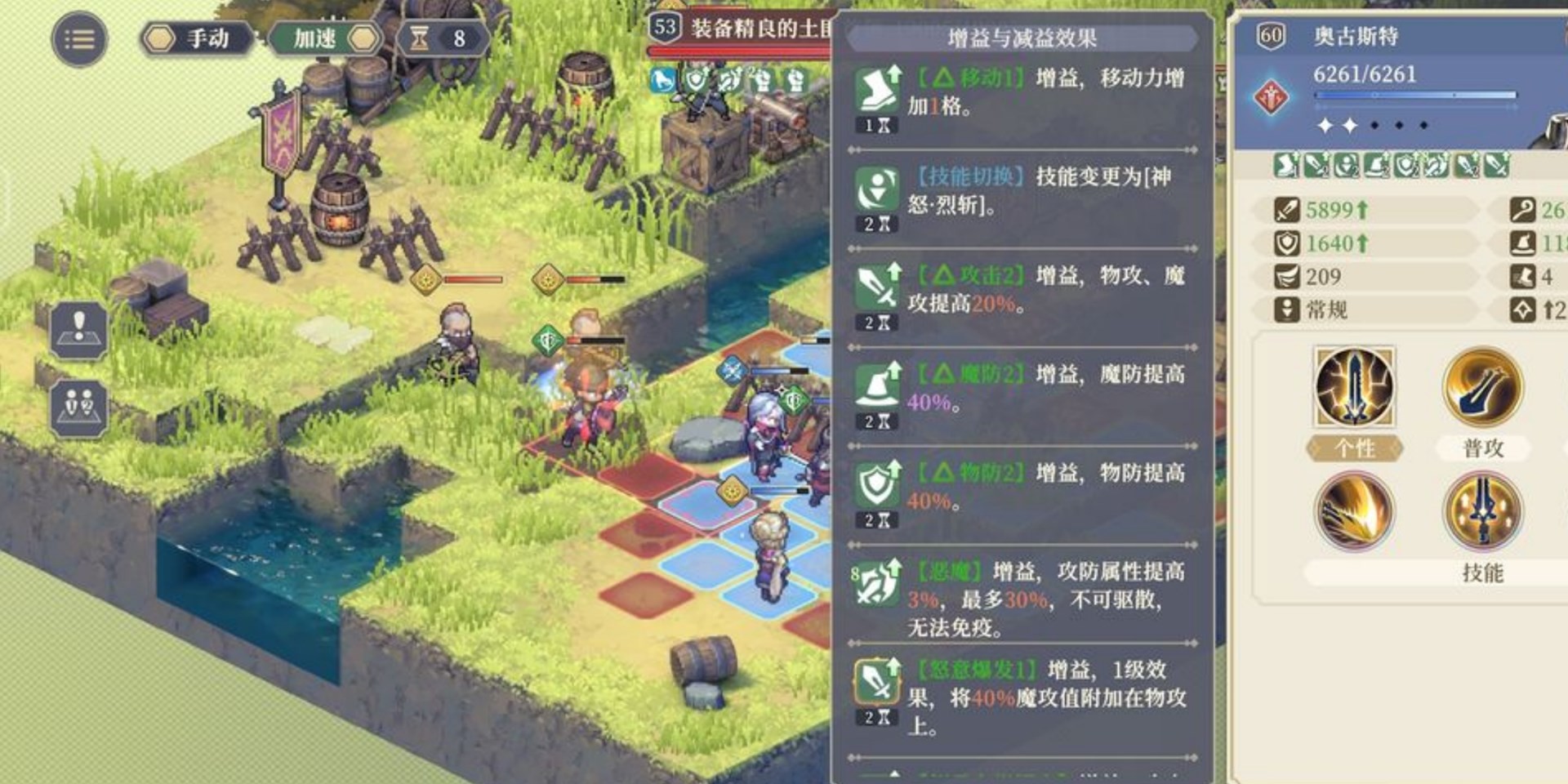Click the yellow claw-slash skill icon
The image size is (1568, 784).
coord(1356,510)
